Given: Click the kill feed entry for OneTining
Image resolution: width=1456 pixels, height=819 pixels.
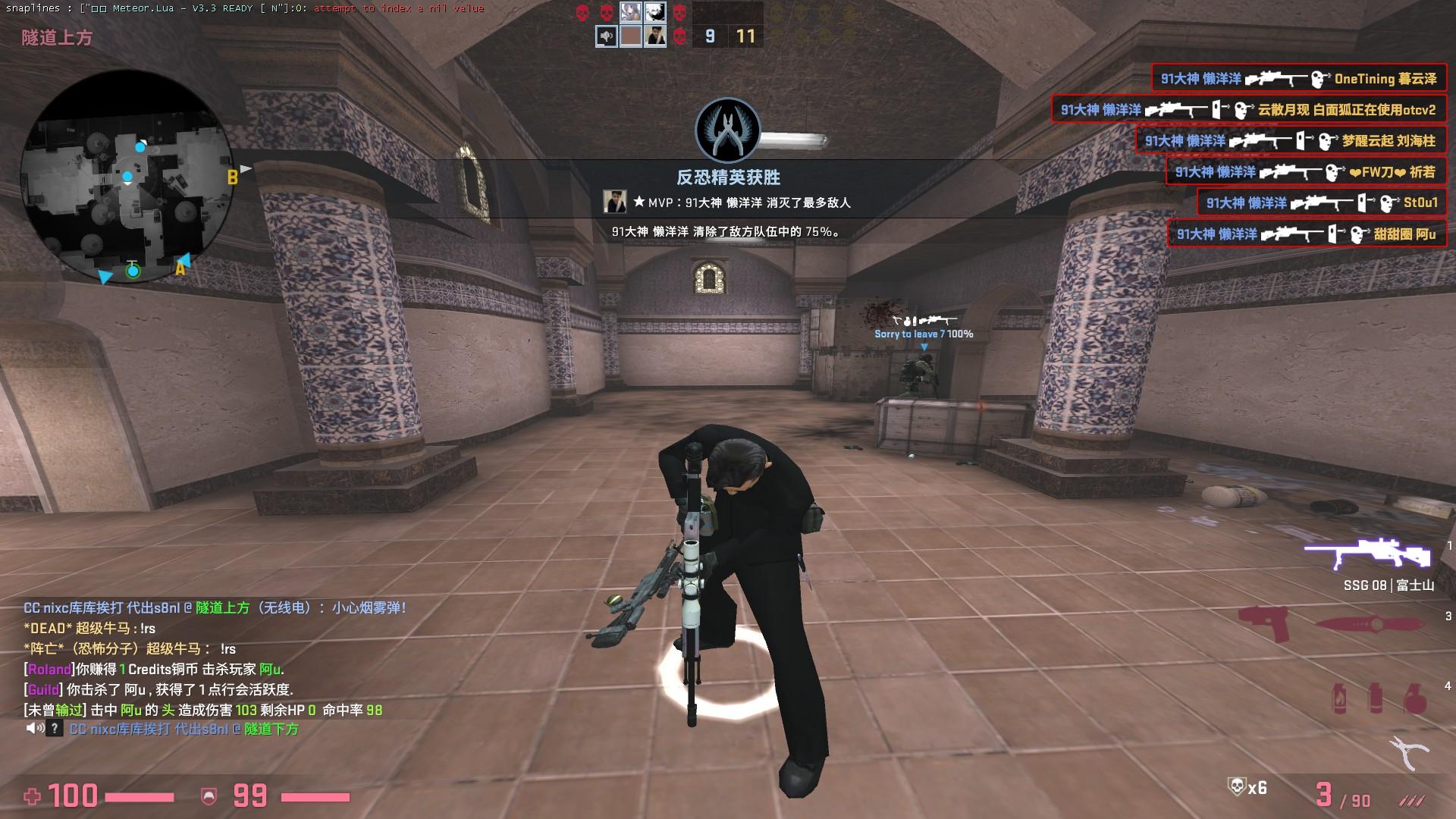Looking at the screenshot, I should 1298,78.
